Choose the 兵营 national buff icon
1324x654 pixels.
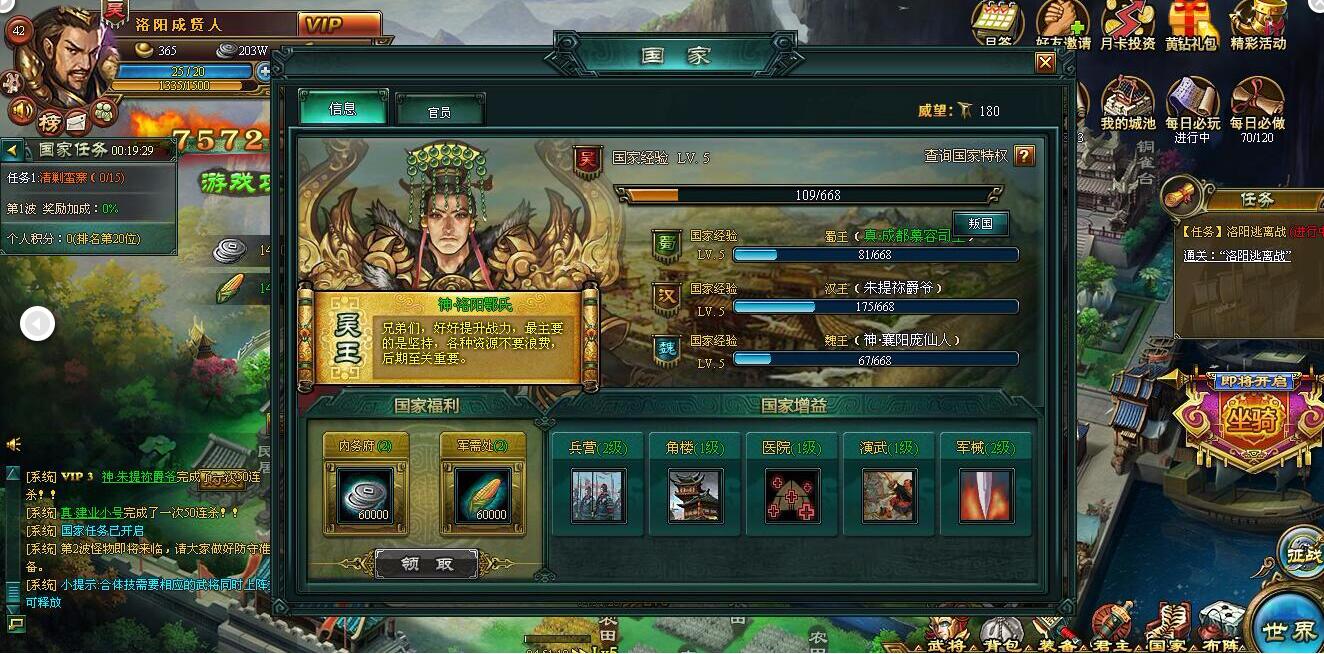(598, 495)
